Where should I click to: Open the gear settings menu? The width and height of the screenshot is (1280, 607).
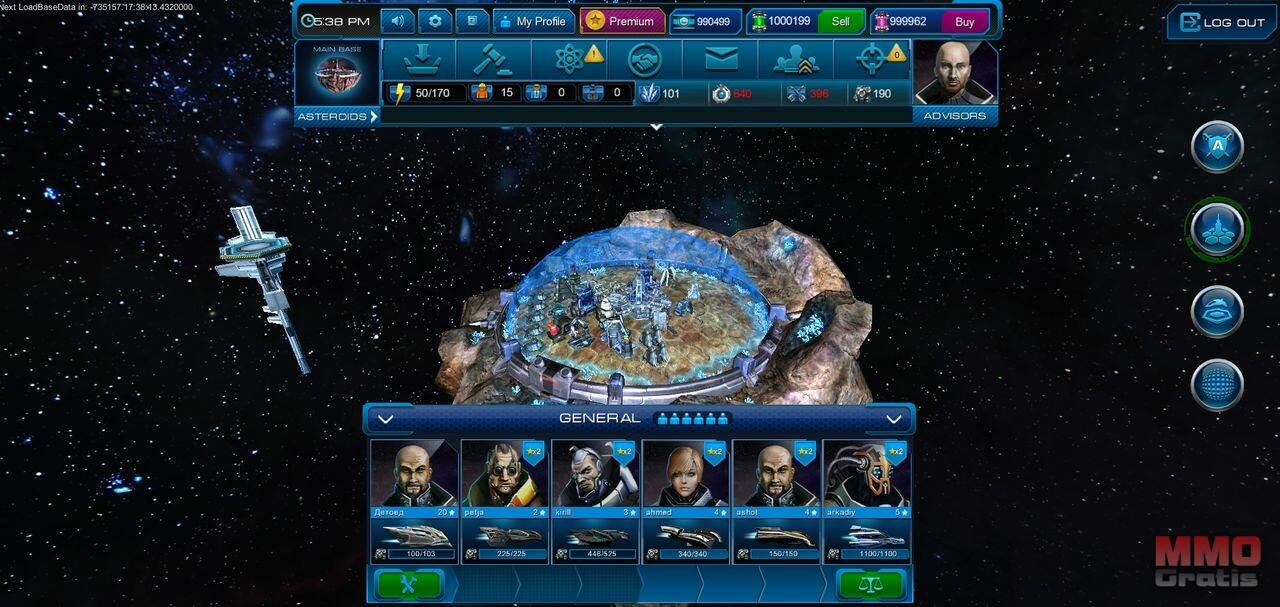pyautogui.click(x=435, y=21)
